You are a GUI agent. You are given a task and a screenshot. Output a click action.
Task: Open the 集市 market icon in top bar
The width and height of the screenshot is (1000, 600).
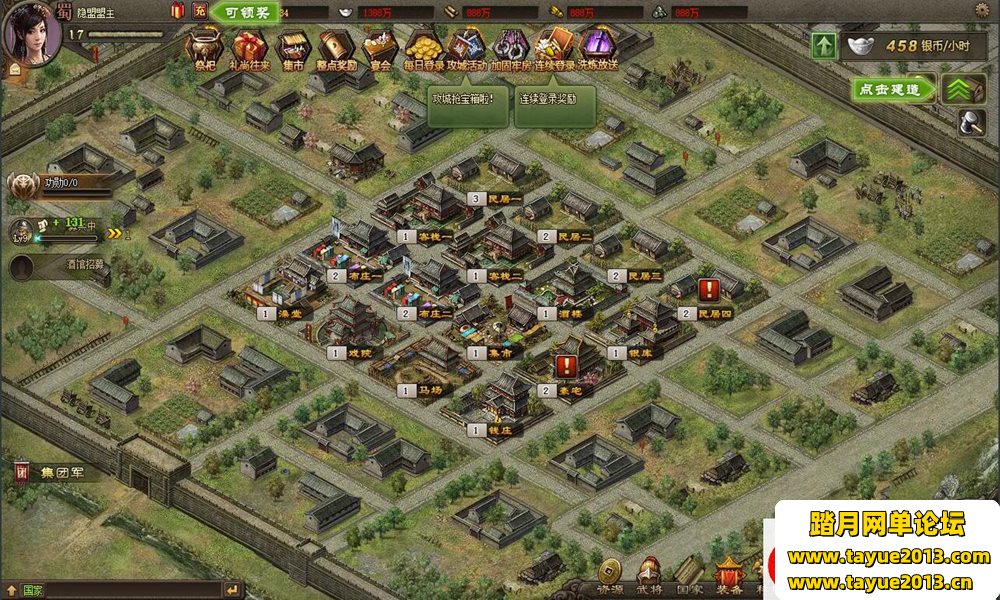coord(291,46)
